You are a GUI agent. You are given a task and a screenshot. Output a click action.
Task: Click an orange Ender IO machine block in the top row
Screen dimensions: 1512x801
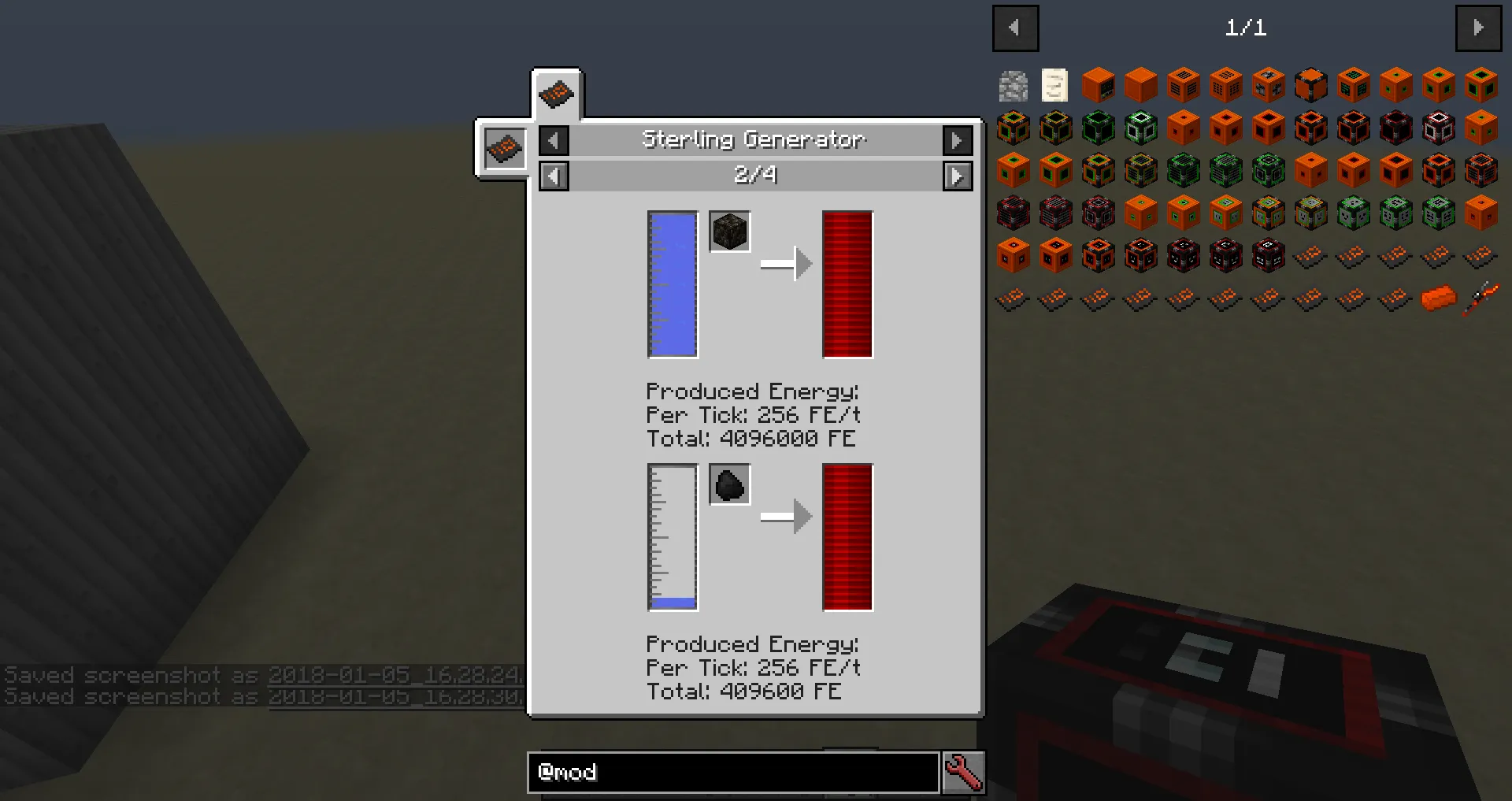tap(1098, 85)
